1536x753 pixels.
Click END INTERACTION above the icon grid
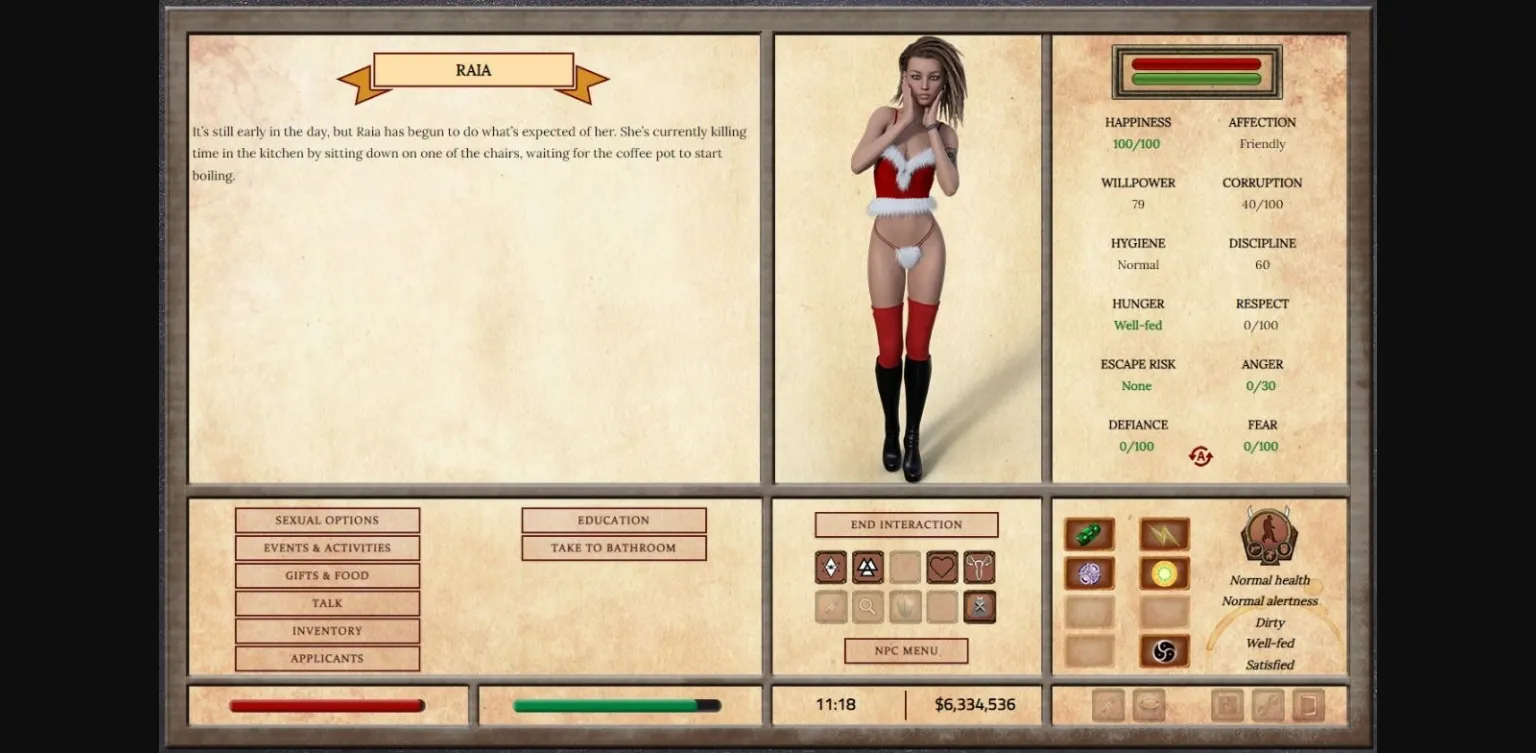pos(905,524)
